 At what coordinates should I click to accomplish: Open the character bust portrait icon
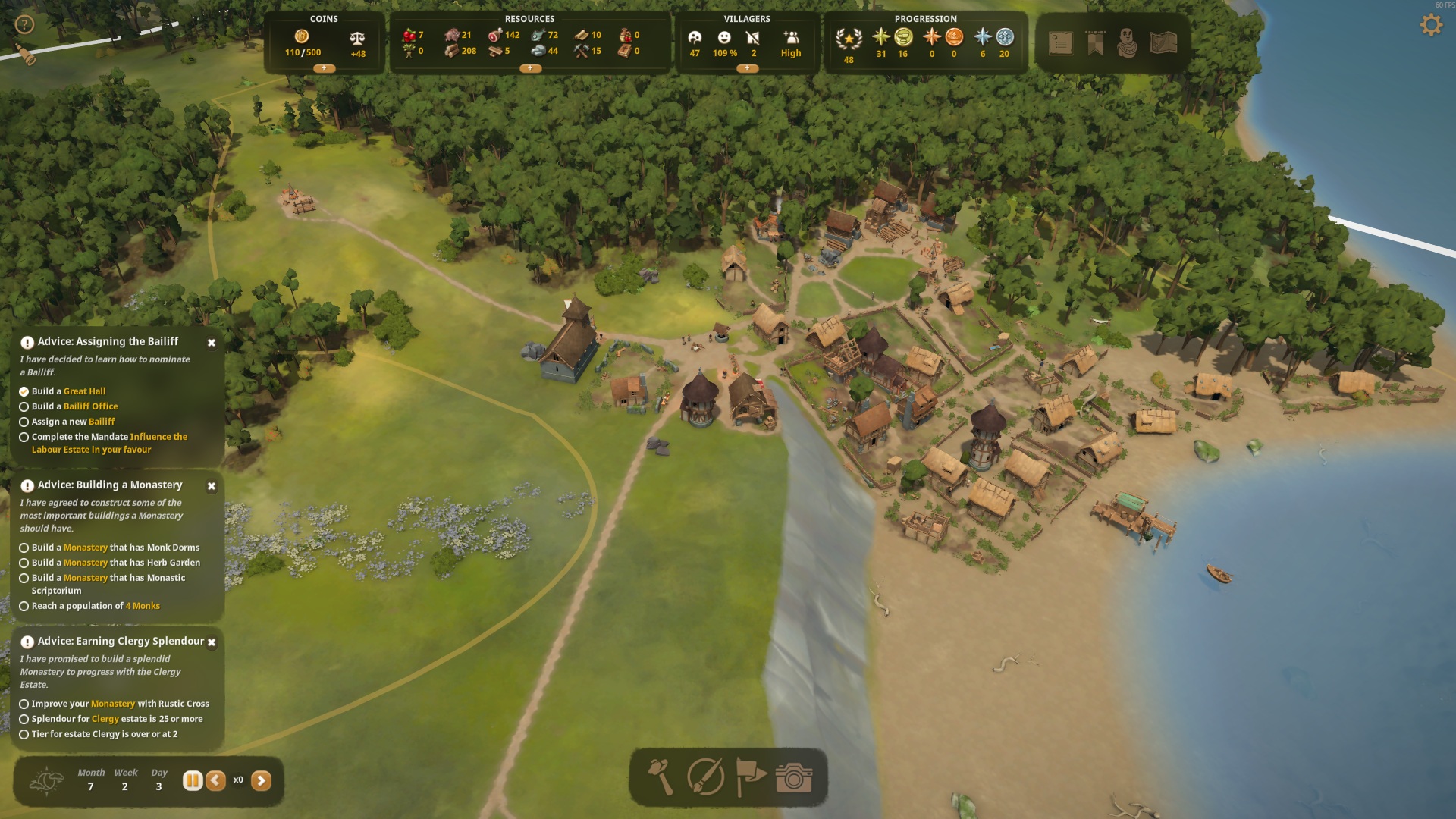click(1128, 43)
